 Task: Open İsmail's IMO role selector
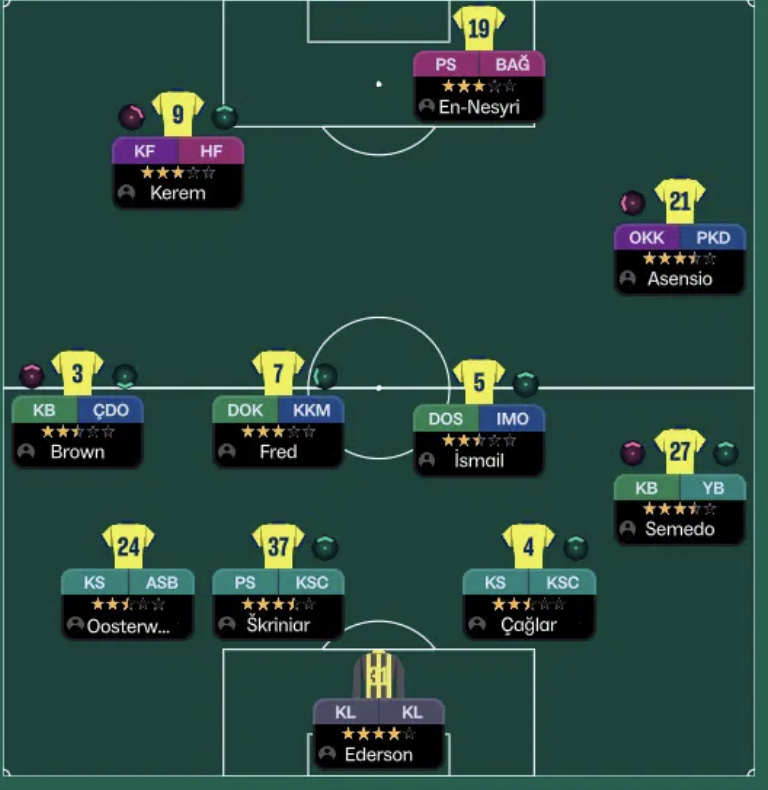click(512, 419)
